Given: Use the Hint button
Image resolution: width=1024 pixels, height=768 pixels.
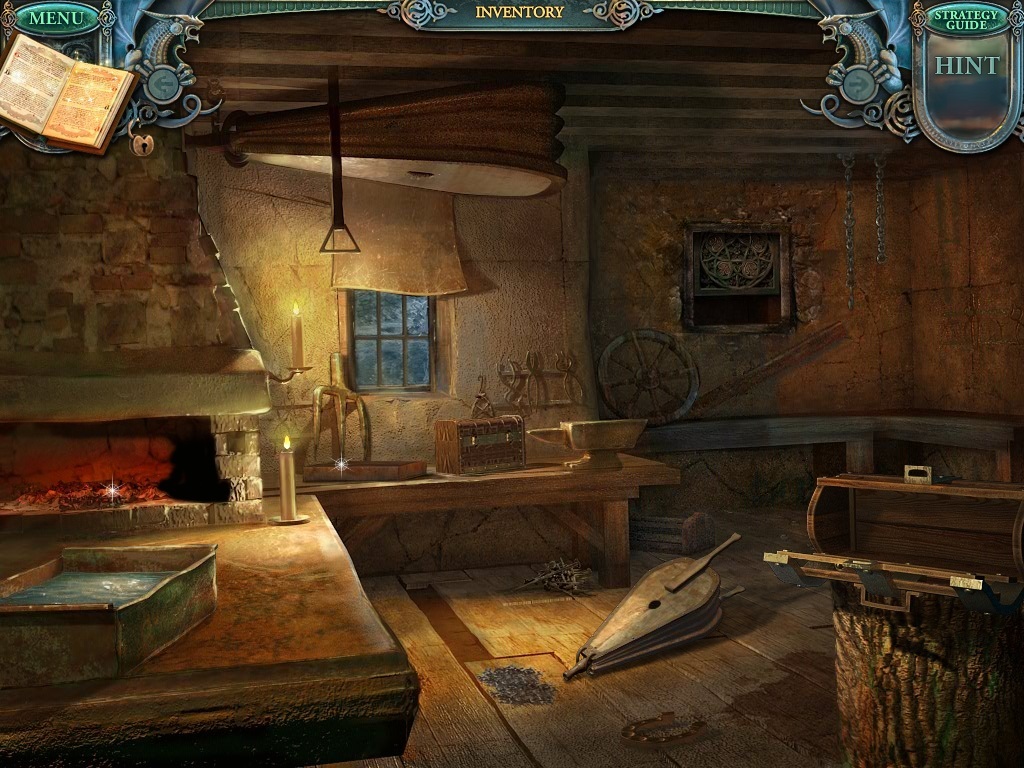Looking at the screenshot, I should tap(966, 66).
